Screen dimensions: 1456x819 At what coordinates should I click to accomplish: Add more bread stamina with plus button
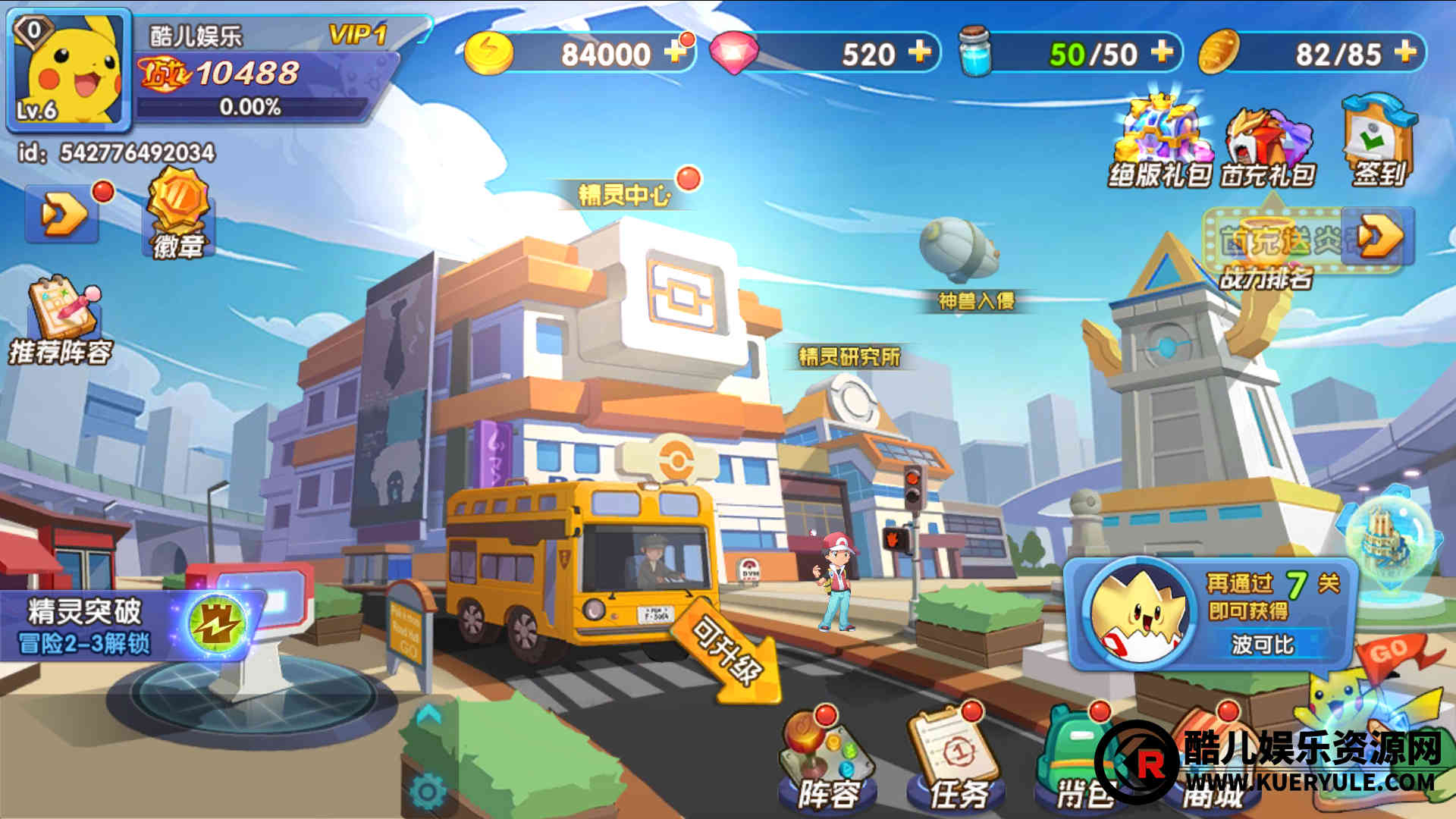coord(1405,52)
